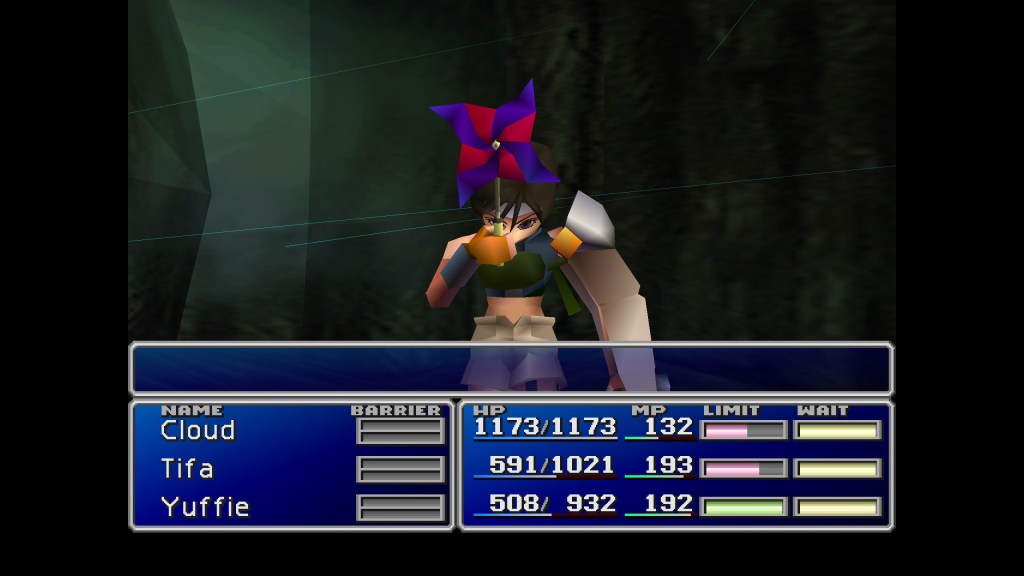Pick Yuffie from the party roster

[204, 507]
